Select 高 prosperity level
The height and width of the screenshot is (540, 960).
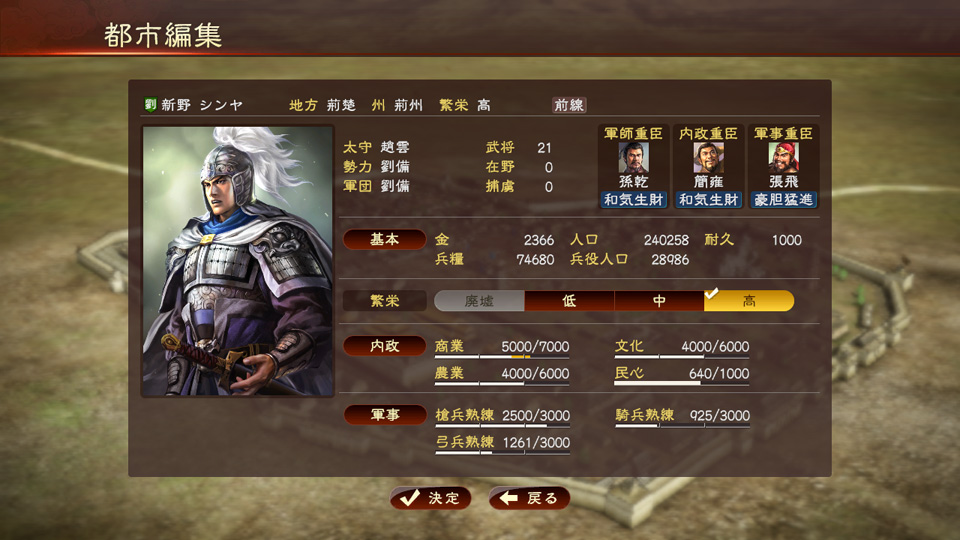pos(749,301)
